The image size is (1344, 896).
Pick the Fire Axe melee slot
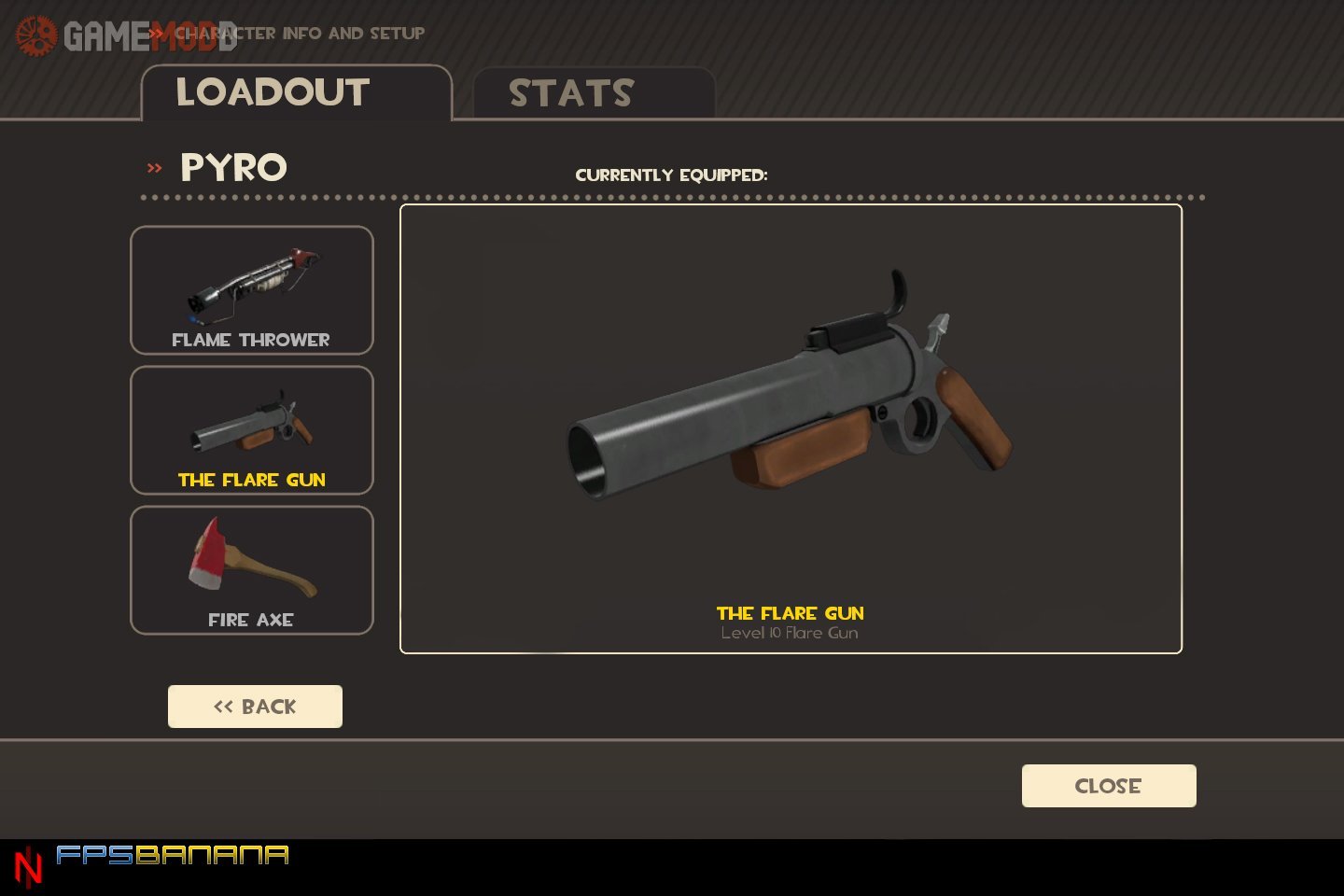(x=252, y=570)
